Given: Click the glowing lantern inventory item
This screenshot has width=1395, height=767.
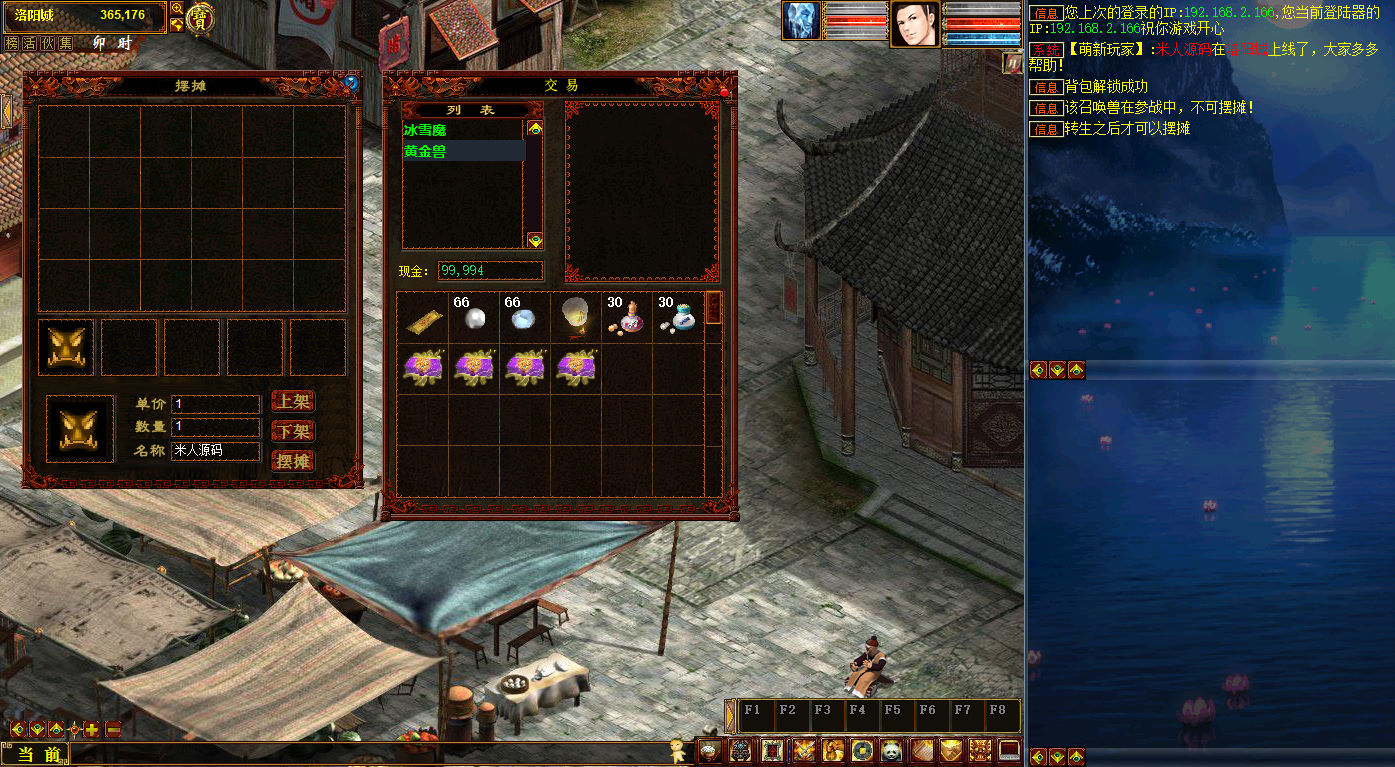Looking at the screenshot, I should tap(575, 317).
